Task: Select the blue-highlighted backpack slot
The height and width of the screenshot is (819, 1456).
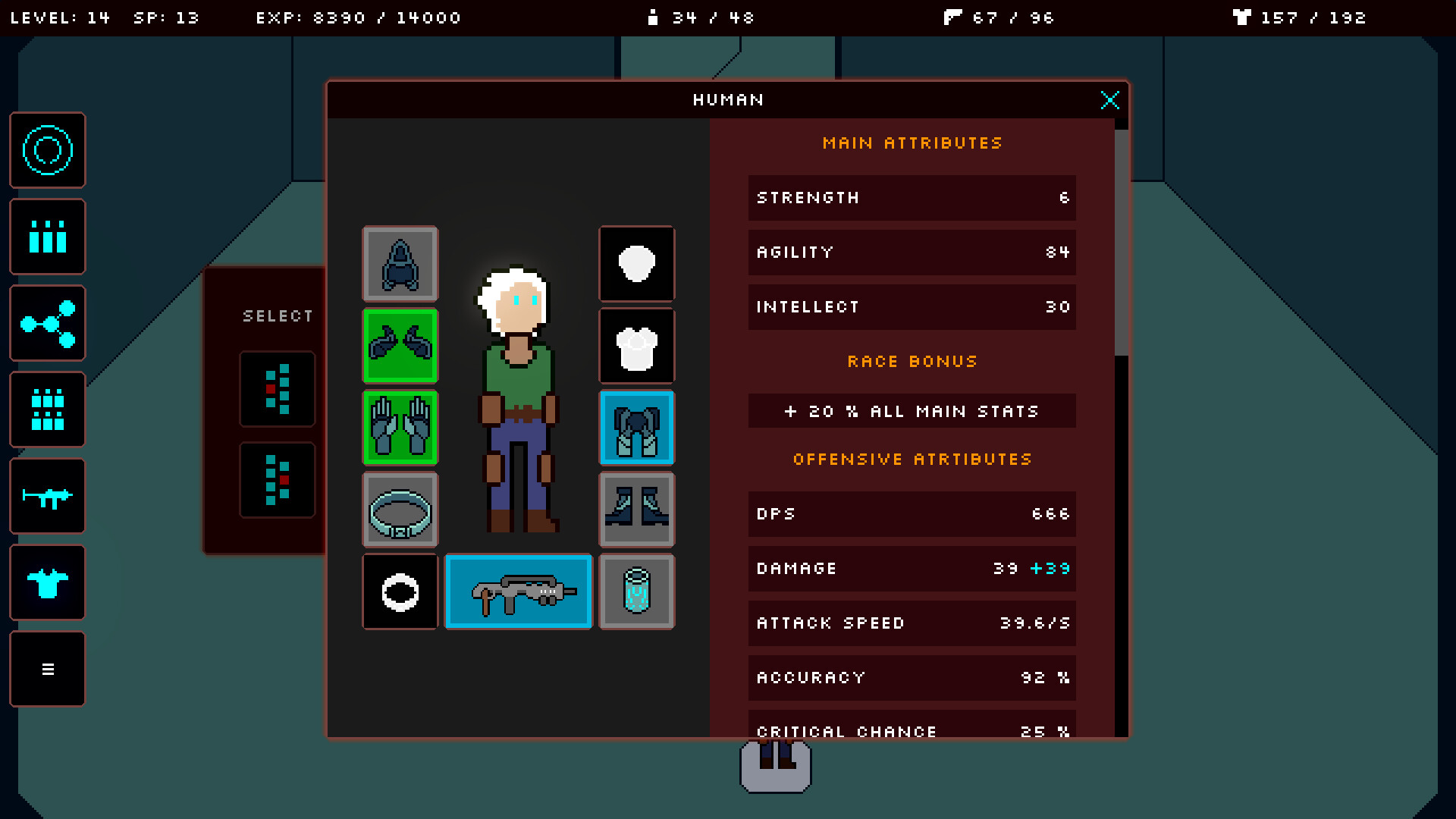Action: pos(636,428)
